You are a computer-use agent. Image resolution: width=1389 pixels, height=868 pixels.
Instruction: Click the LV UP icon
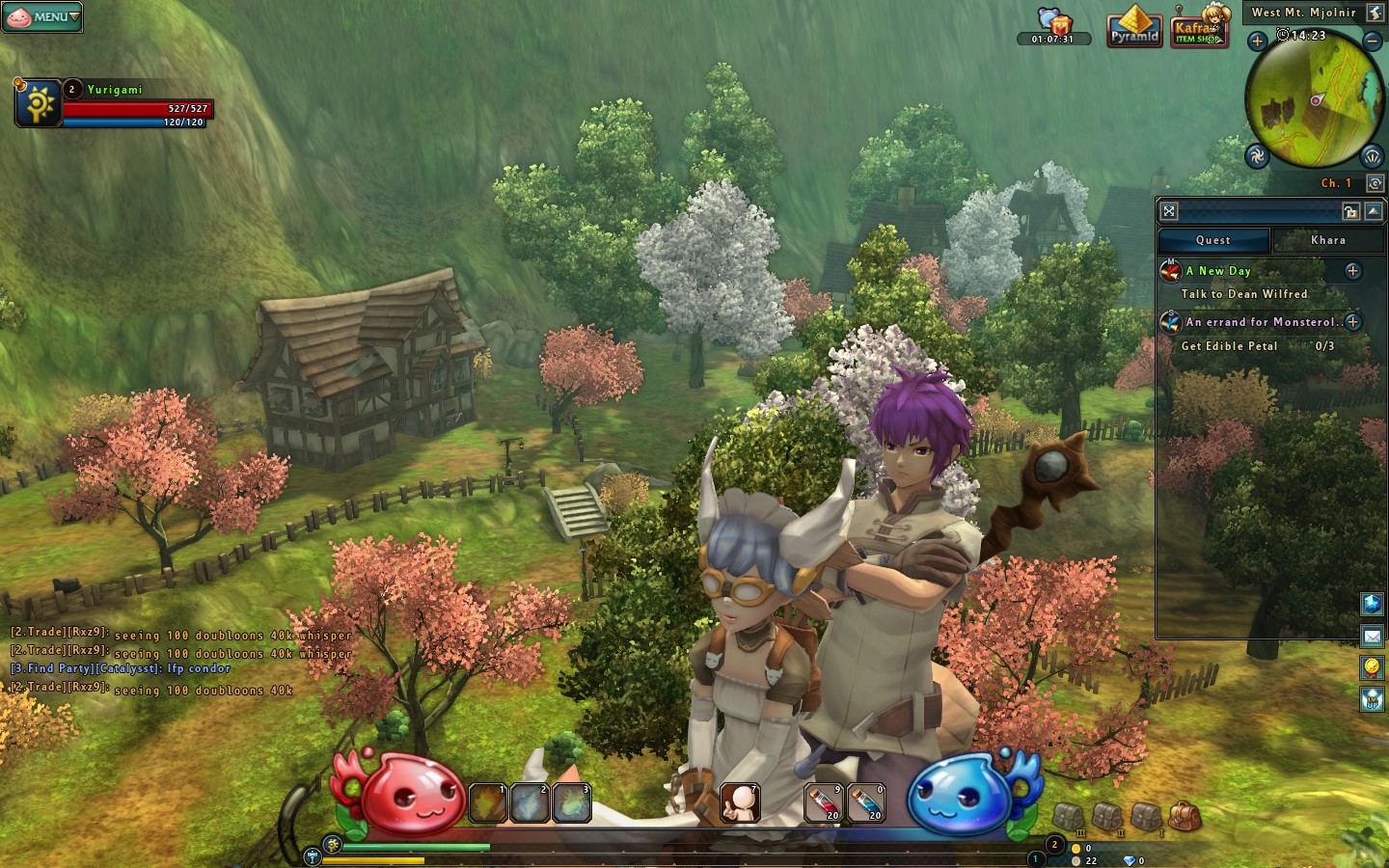(x=1371, y=694)
